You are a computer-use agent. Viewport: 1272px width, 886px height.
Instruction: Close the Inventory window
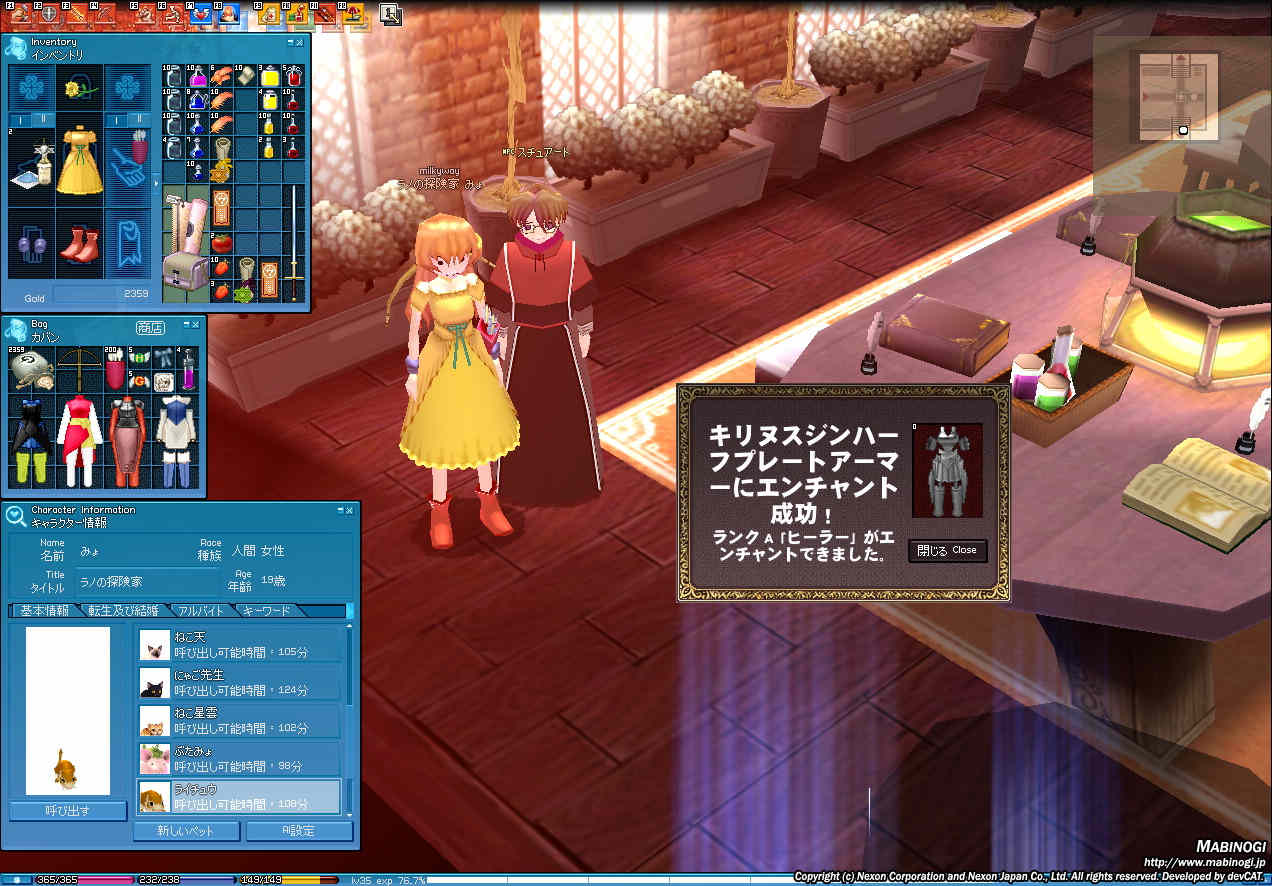tap(301, 43)
